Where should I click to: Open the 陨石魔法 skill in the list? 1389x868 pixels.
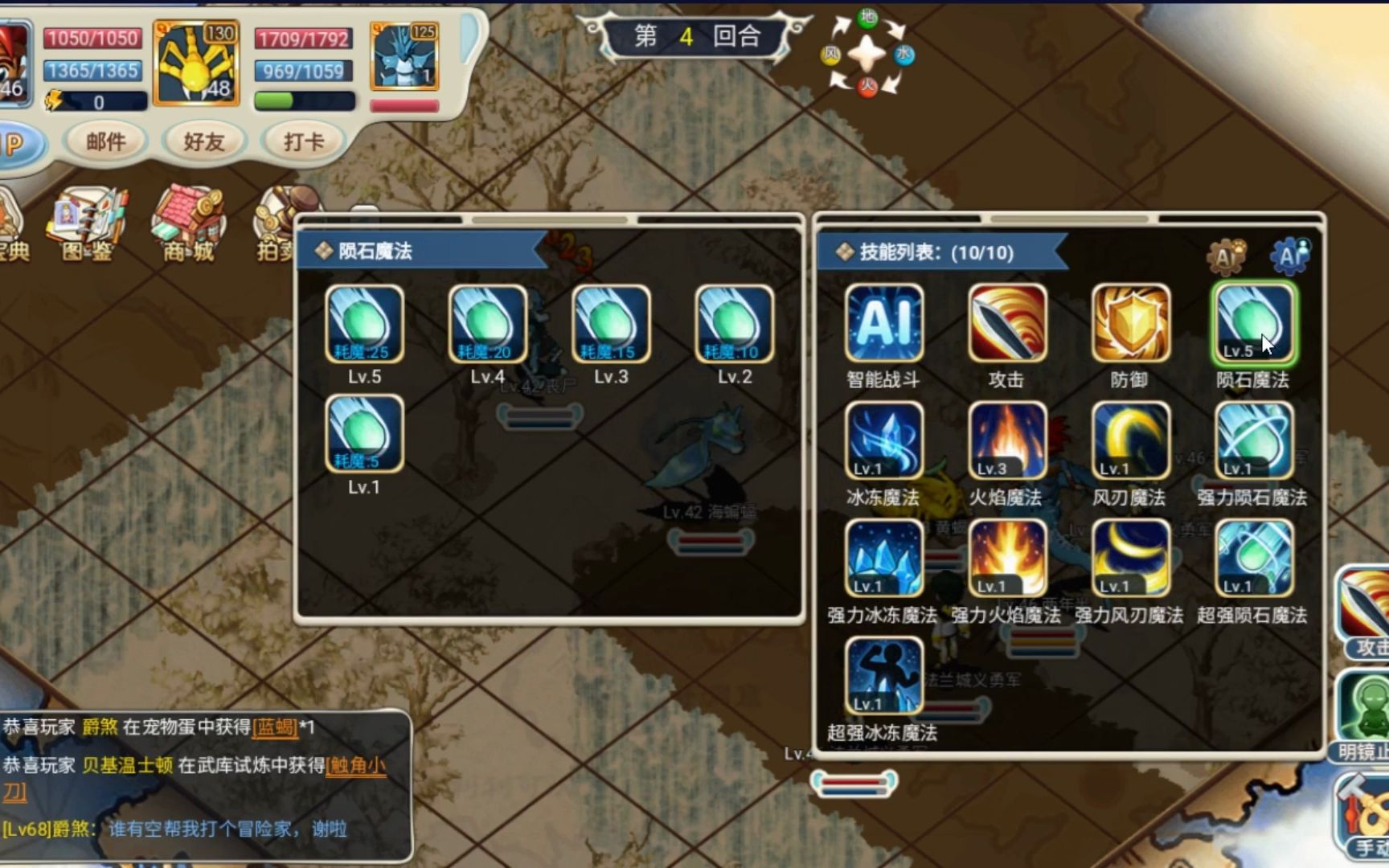(1252, 323)
